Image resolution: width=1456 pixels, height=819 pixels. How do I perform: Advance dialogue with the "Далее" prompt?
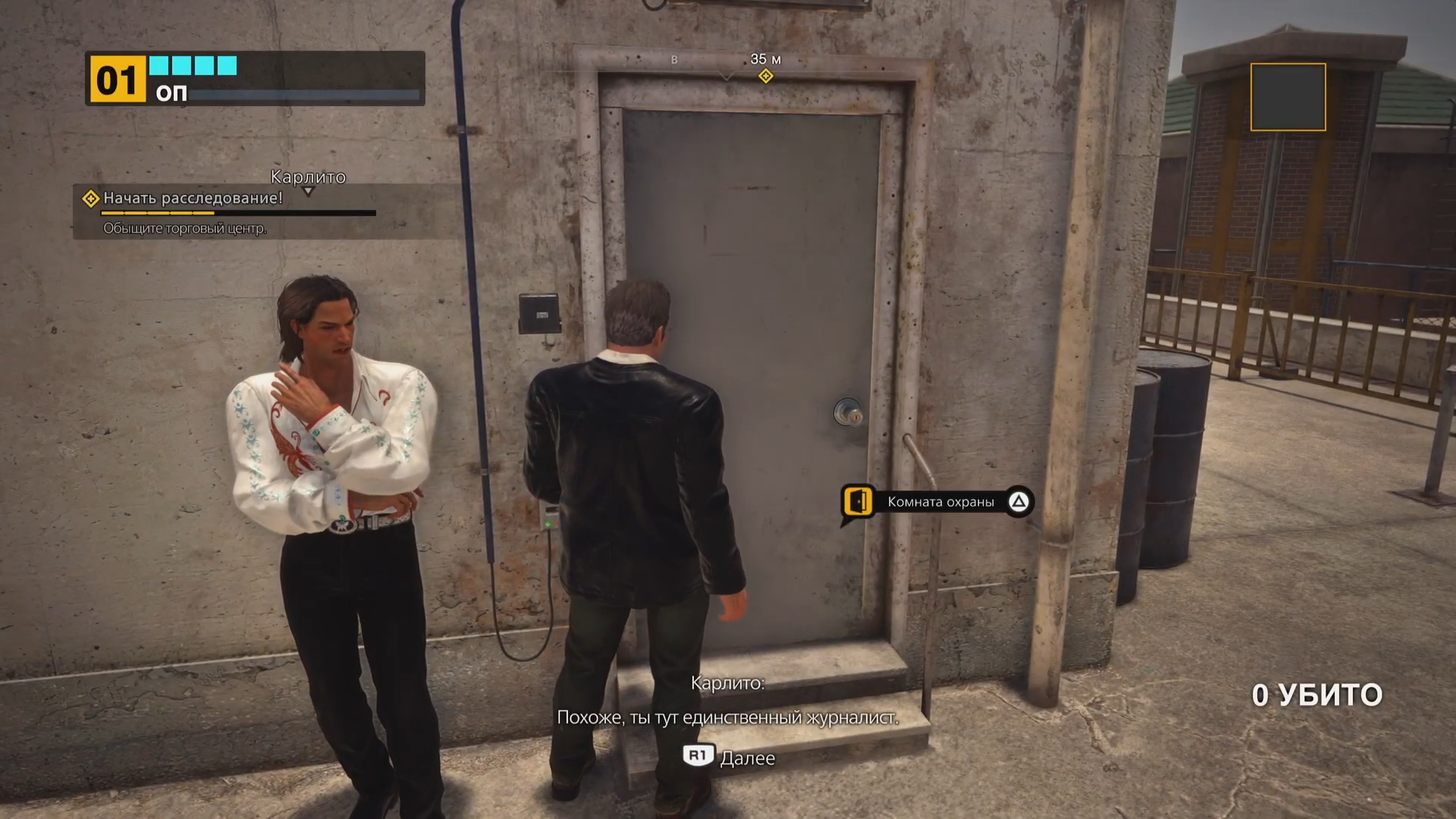click(x=730, y=757)
